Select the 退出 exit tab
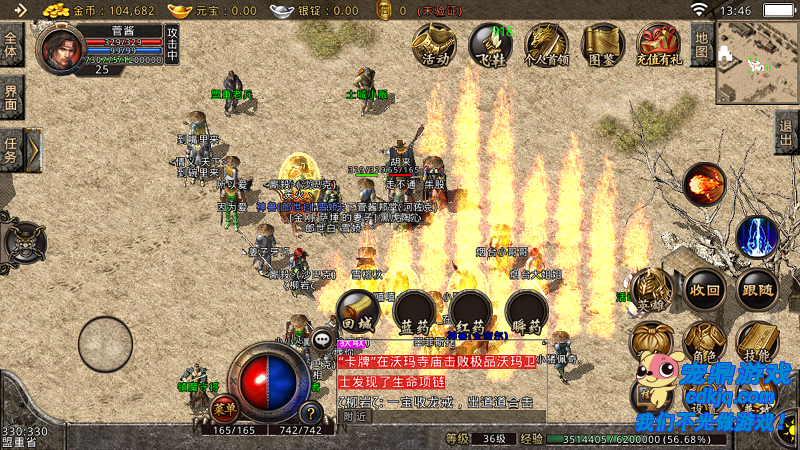This screenshot has width=800, height=450. click(787, 132)
